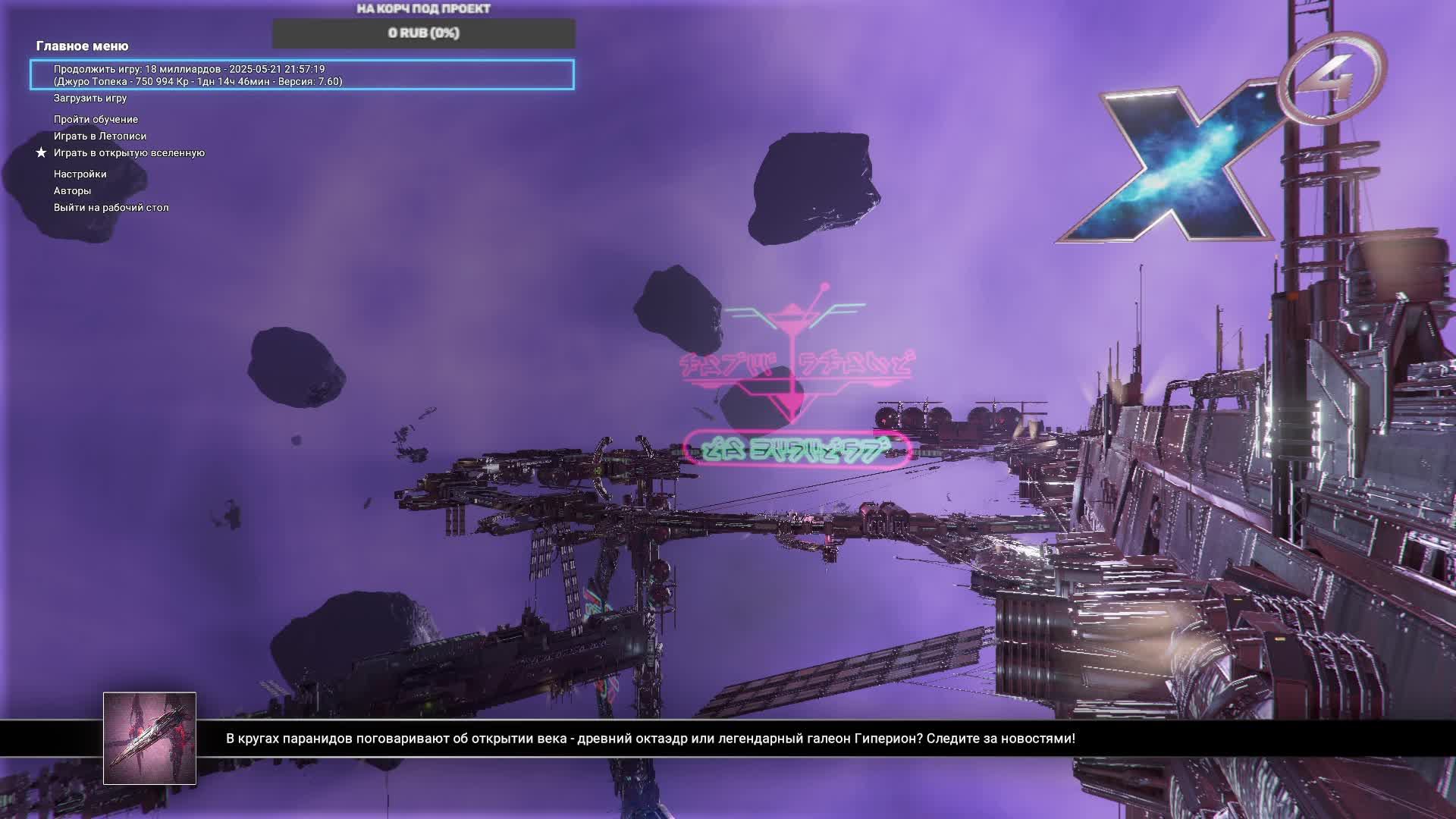Open "Загрузить игру" menu entry
Viewport: 1456px width, 819px height.
pyautogui.click(x=90, y=98)
